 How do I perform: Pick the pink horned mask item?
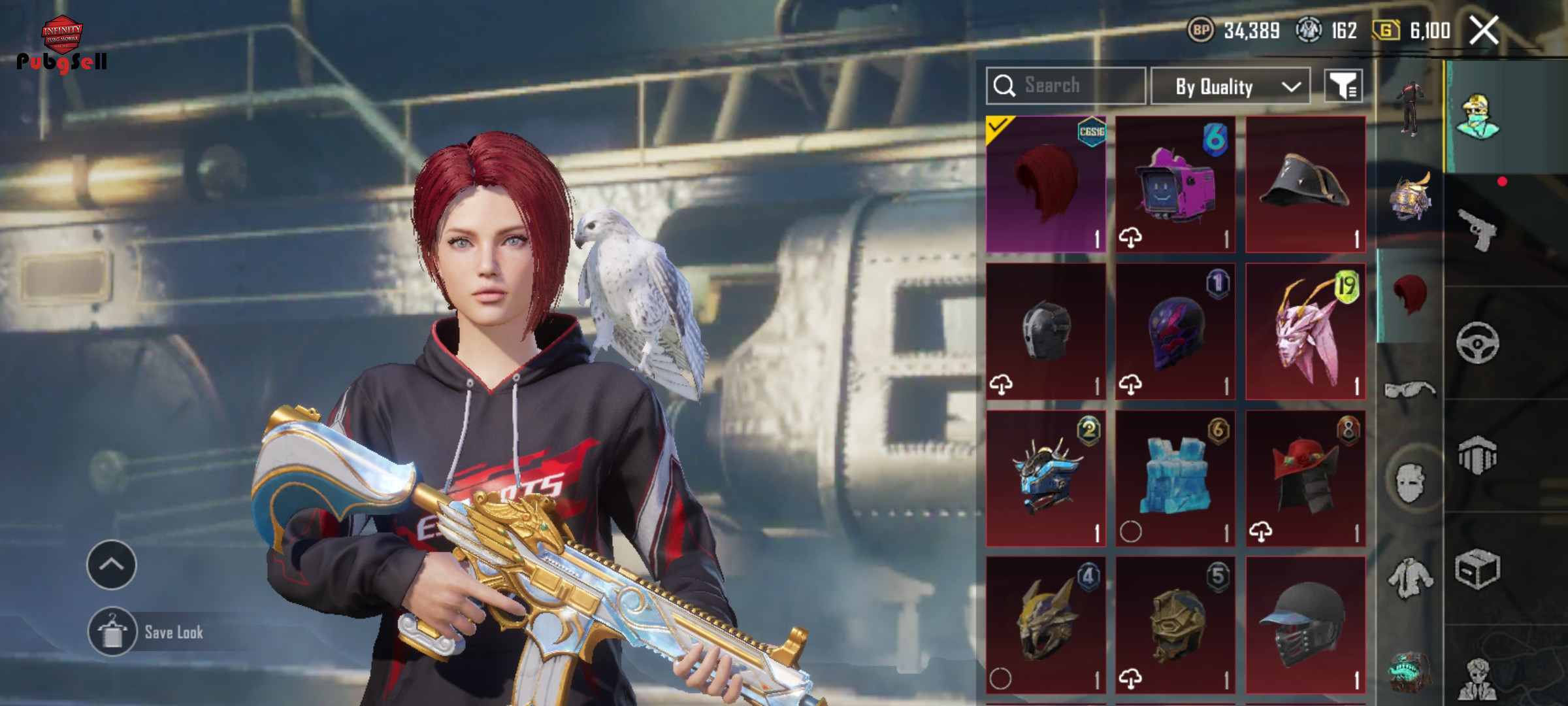click(1305, 331)
